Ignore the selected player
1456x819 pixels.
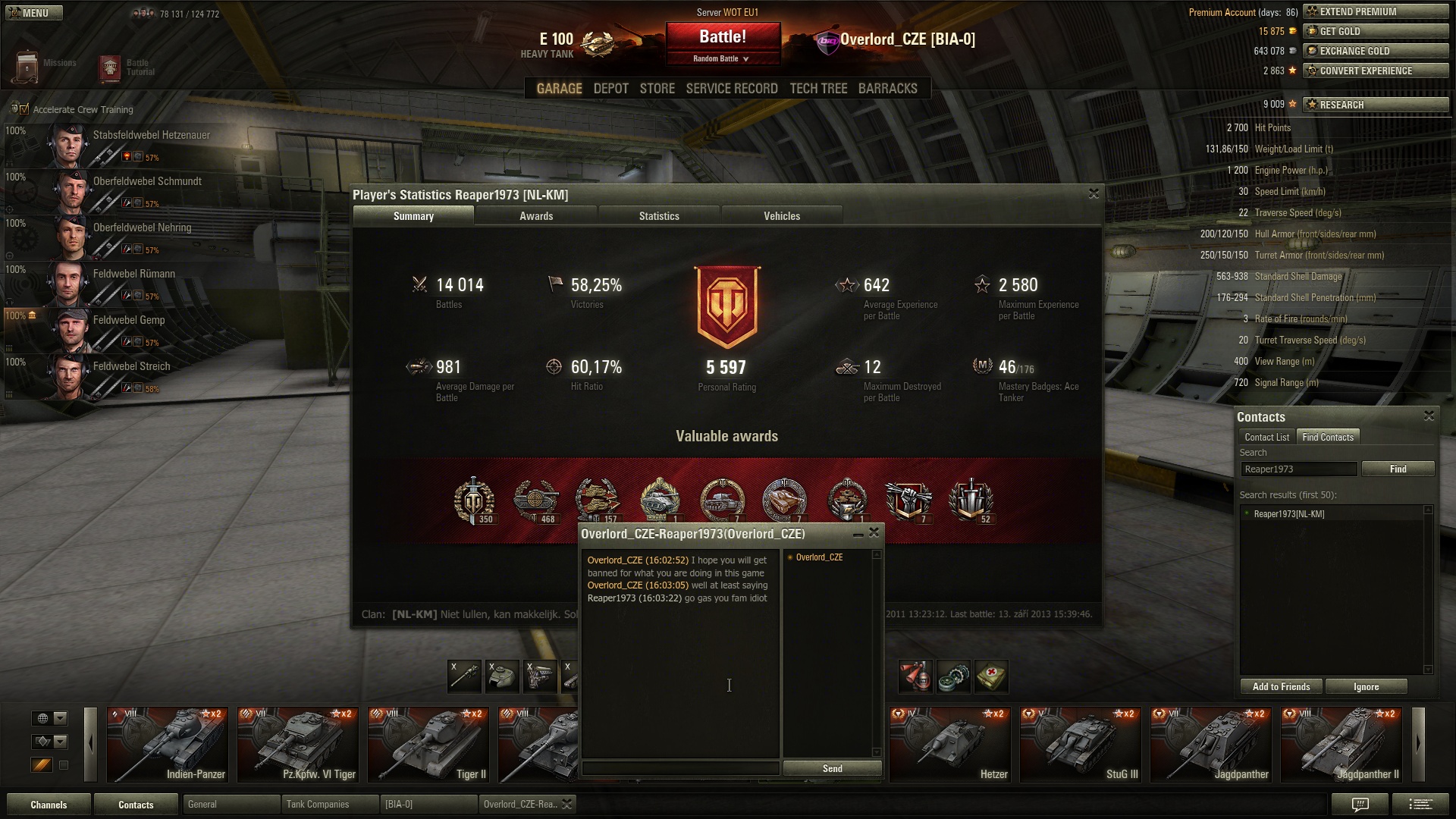1366,686
